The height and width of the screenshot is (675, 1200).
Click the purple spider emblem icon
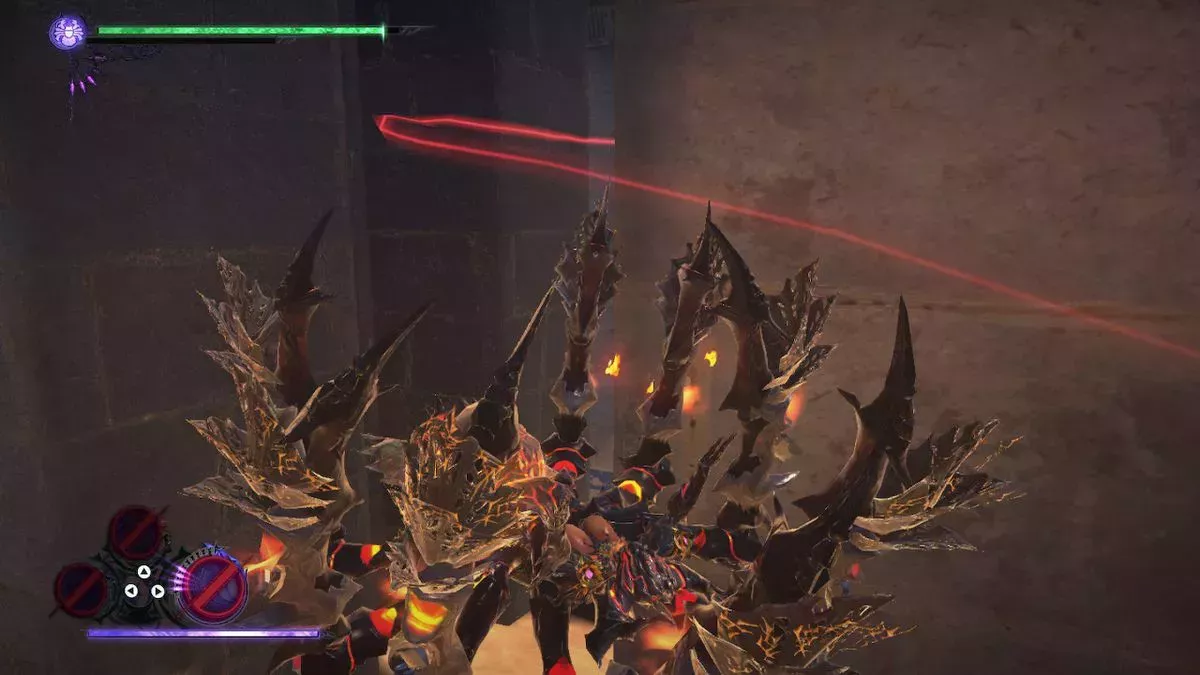click(68, 32)
